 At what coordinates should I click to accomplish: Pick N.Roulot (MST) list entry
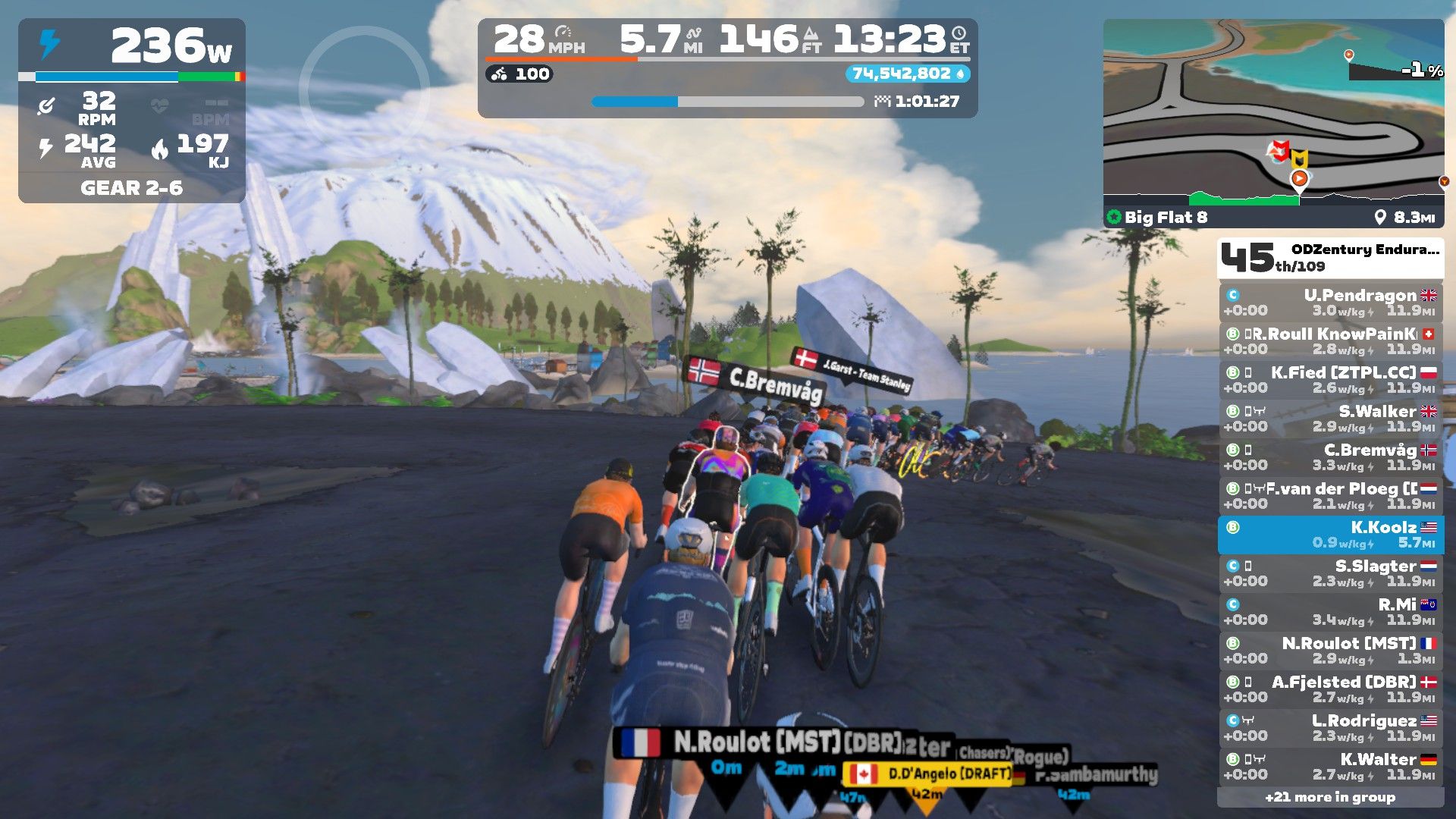[1331, 651]
